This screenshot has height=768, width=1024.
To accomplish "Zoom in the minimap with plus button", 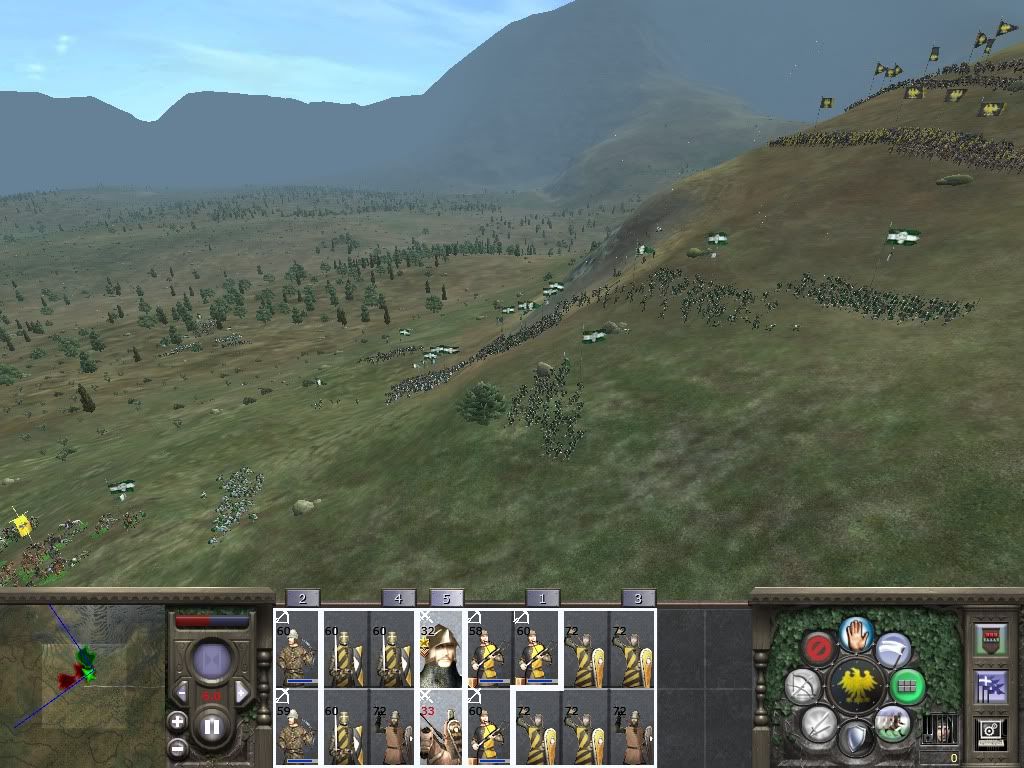I will (x=177, y=721).
